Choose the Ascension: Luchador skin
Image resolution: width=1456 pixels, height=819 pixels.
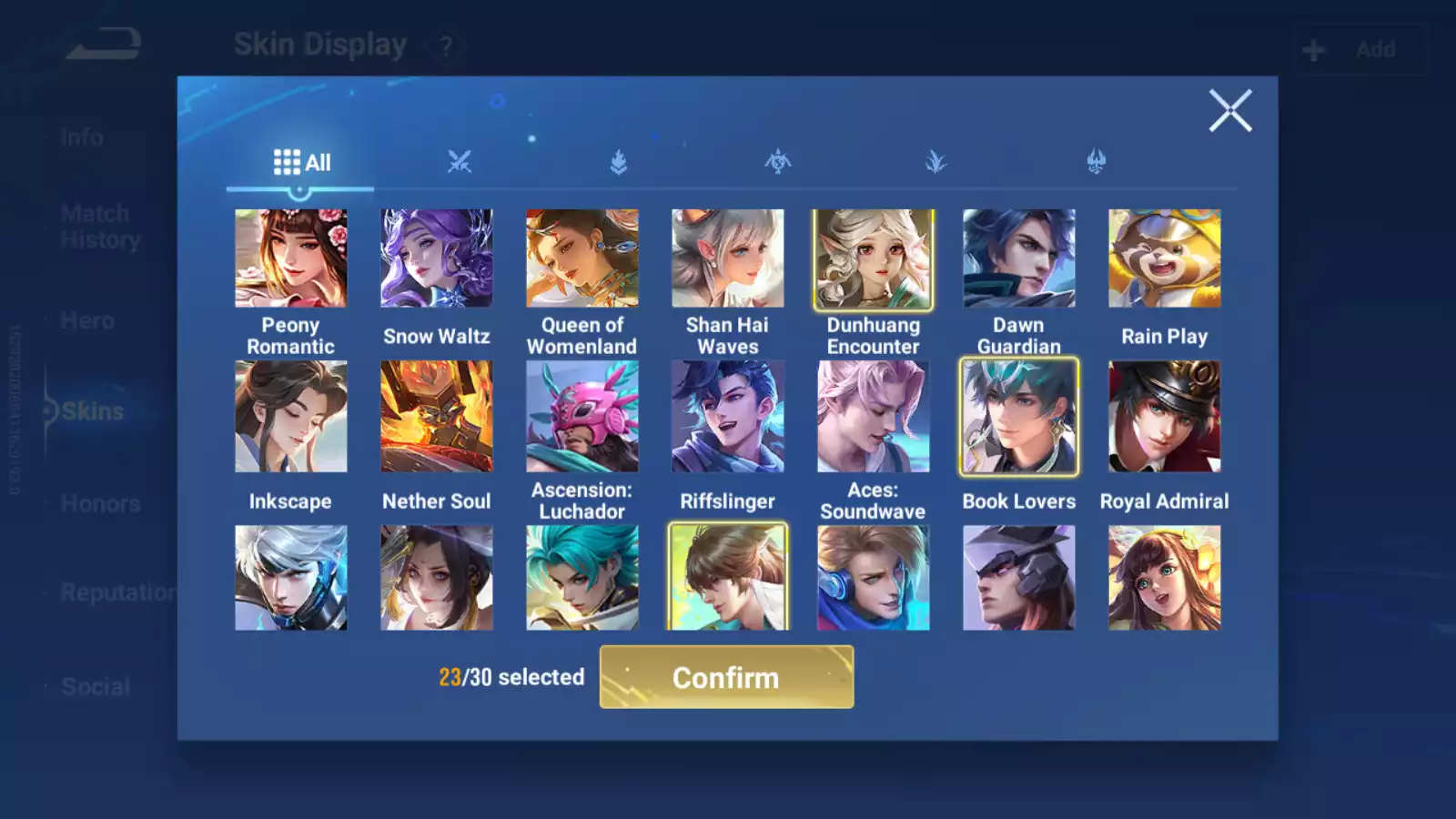(581, 417)
